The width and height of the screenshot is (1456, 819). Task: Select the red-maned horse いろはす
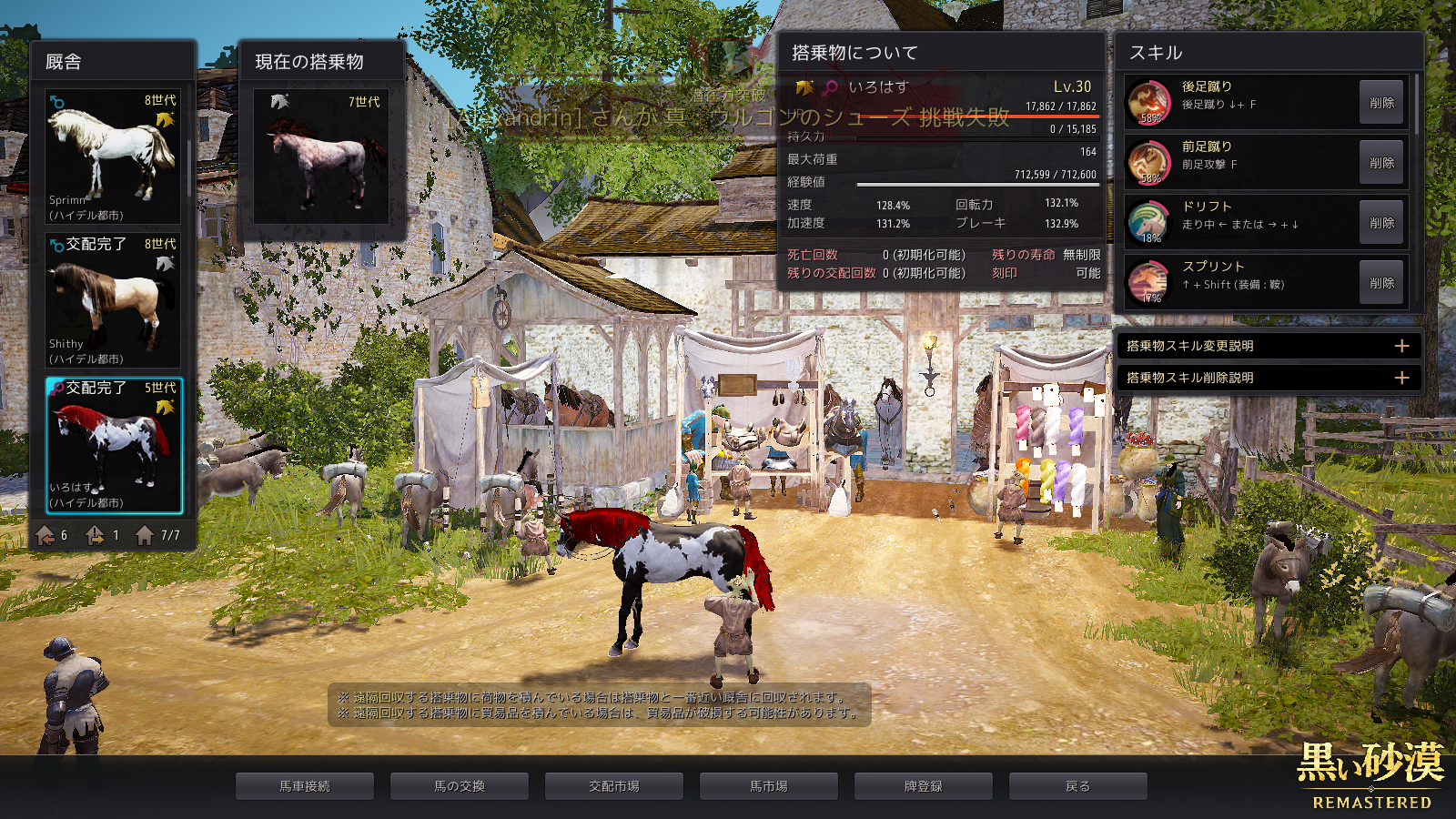[114, 446]
